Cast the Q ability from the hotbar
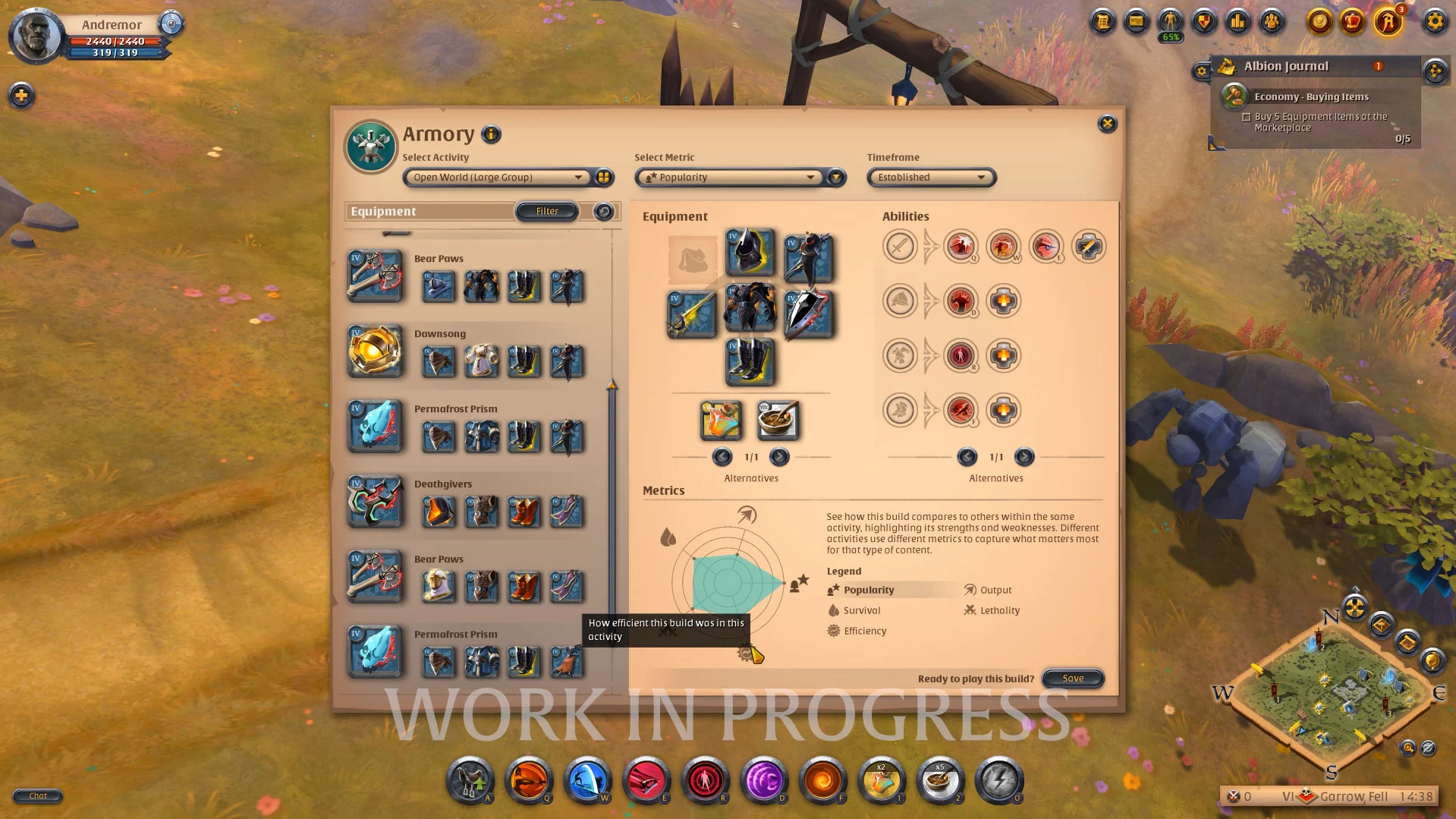The height and width of the screenshot is (819, 1456). [x=530, y=781]
